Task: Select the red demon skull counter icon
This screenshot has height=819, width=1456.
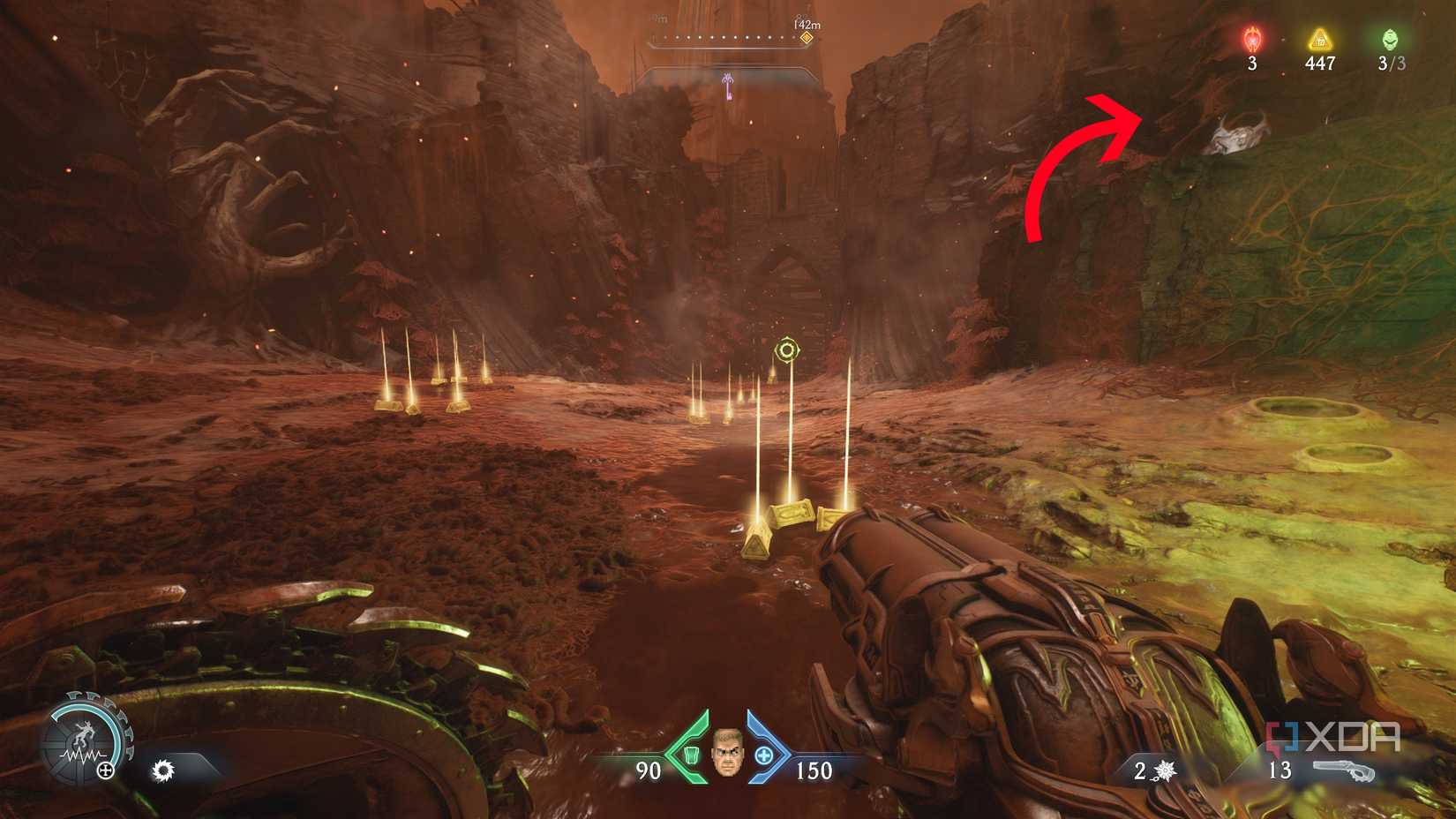Action: pyautogui.click(x=1251, y=38)
